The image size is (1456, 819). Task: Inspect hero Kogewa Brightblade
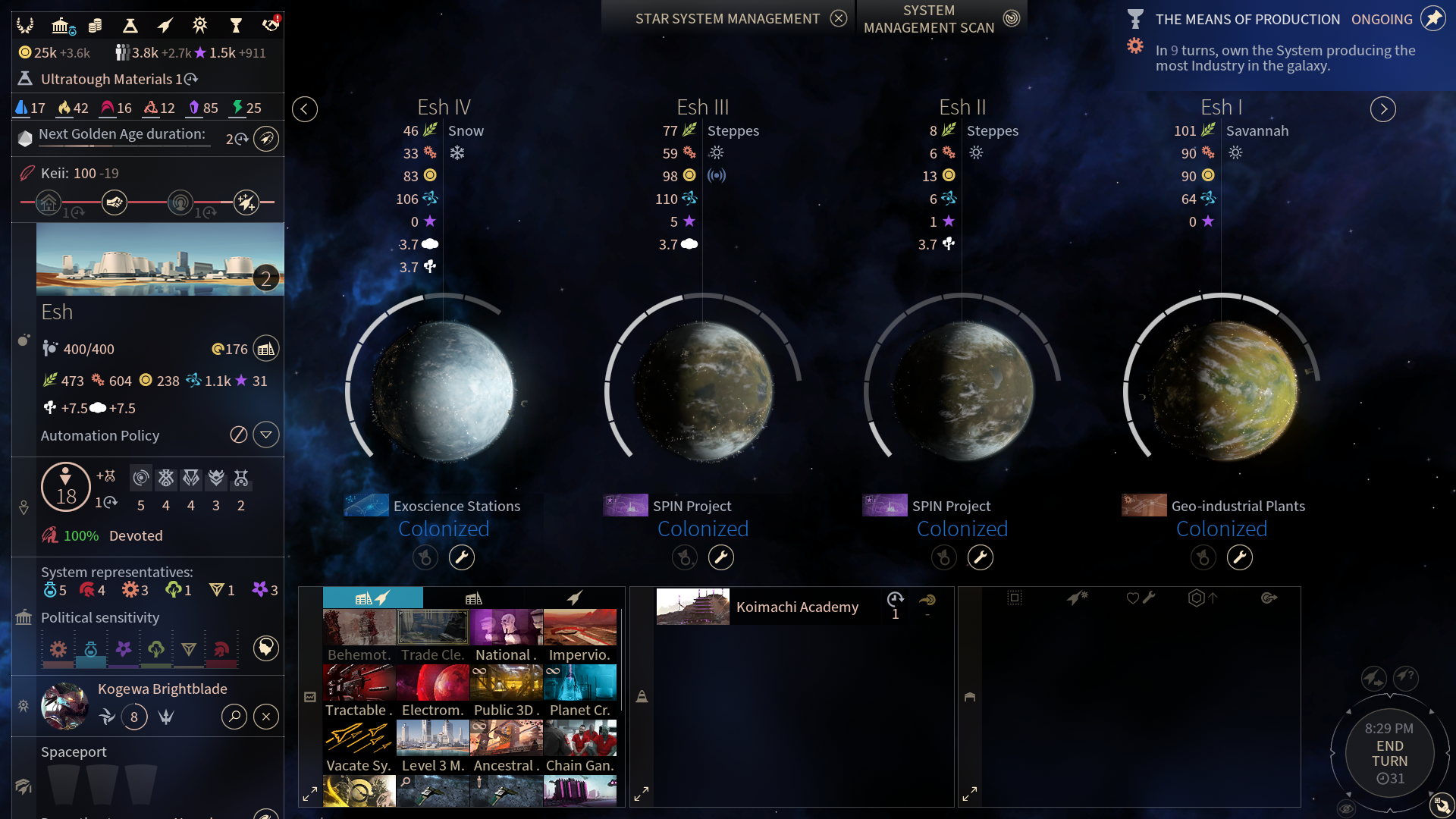click(x=234, y=717)
